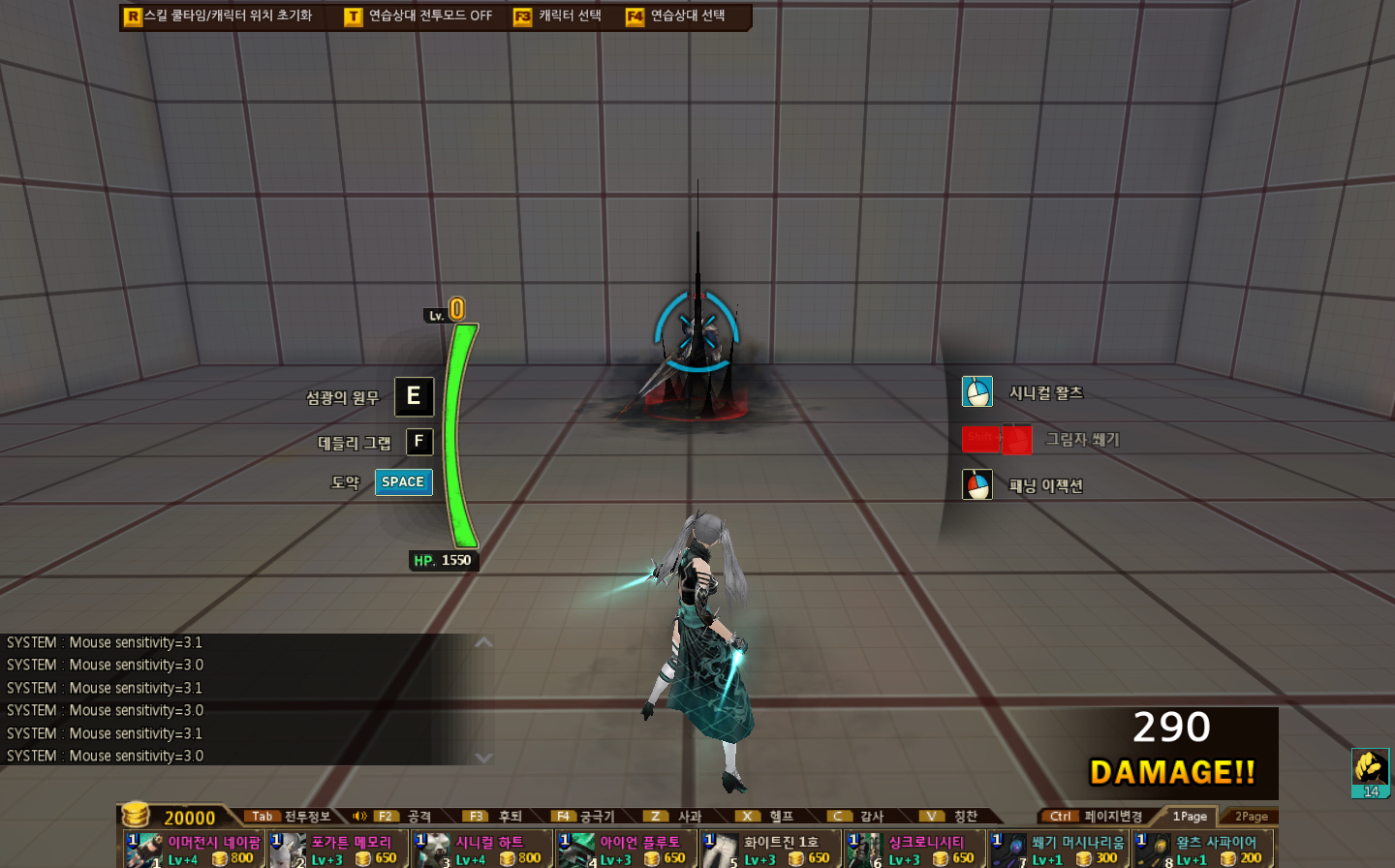Open the 전투정보 battle info panel
The image size is (1395, 868).
289,817
